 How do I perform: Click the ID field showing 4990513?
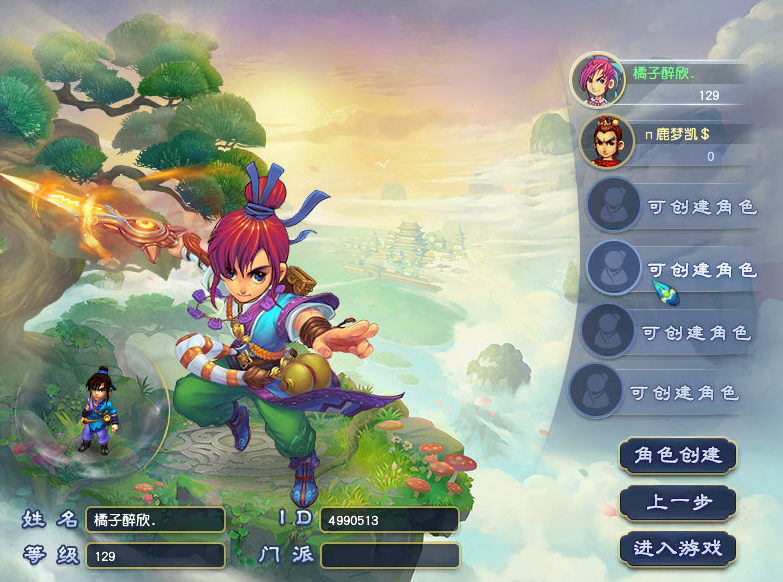click(x=389, y=520)
